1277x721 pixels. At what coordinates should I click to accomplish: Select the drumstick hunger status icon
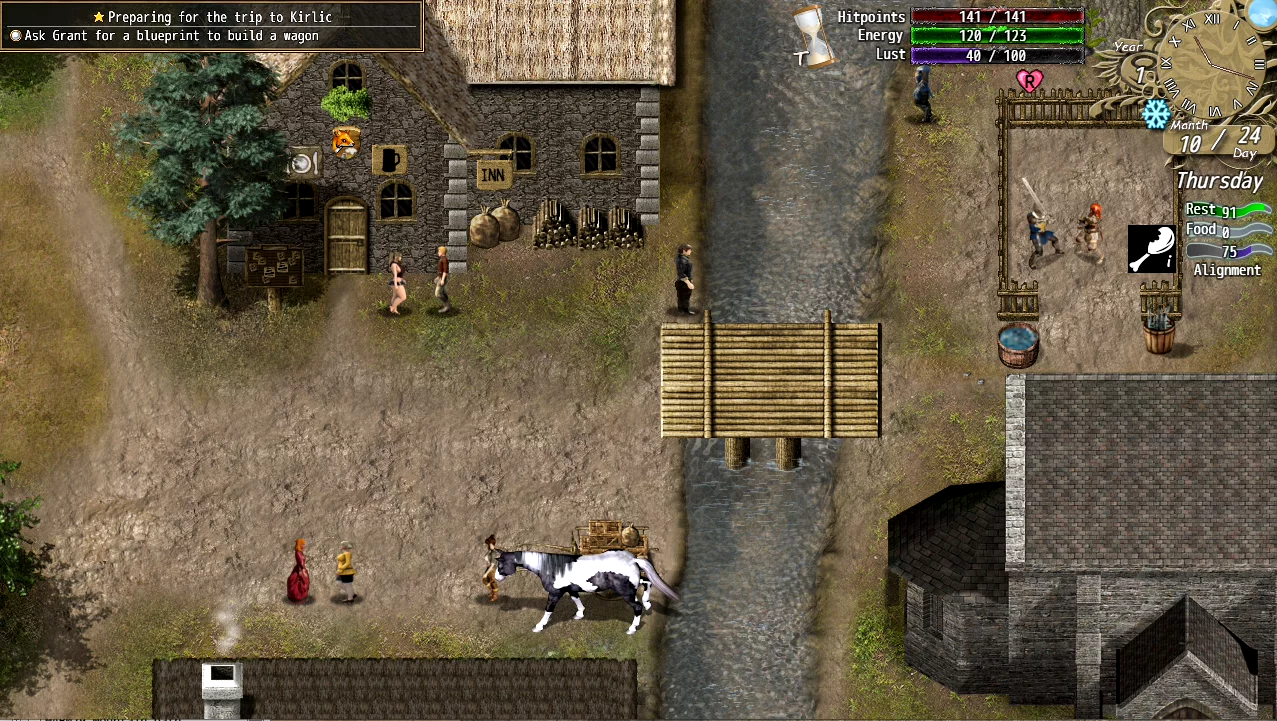tap(1151, 249)
